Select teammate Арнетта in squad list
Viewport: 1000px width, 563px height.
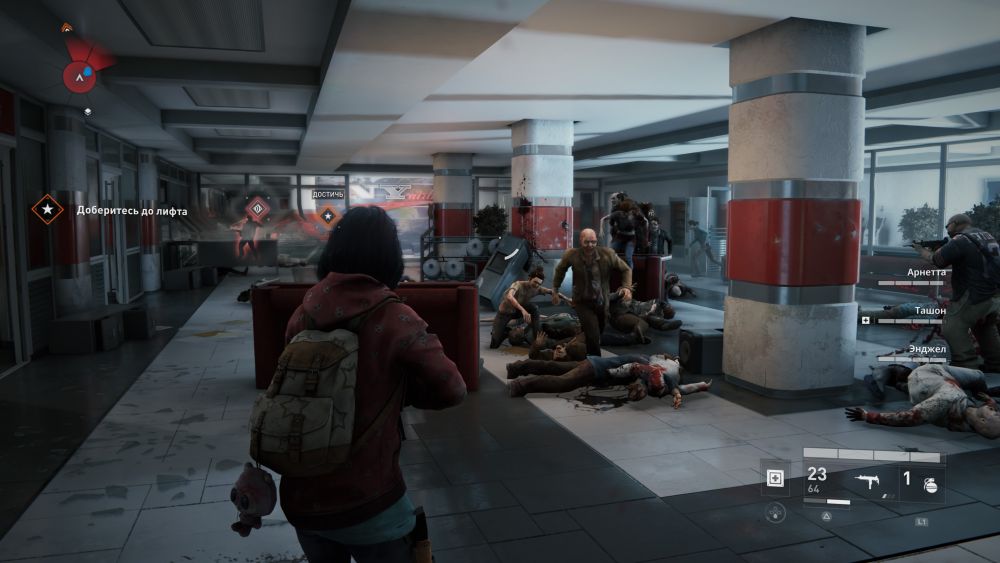(925, 272)
